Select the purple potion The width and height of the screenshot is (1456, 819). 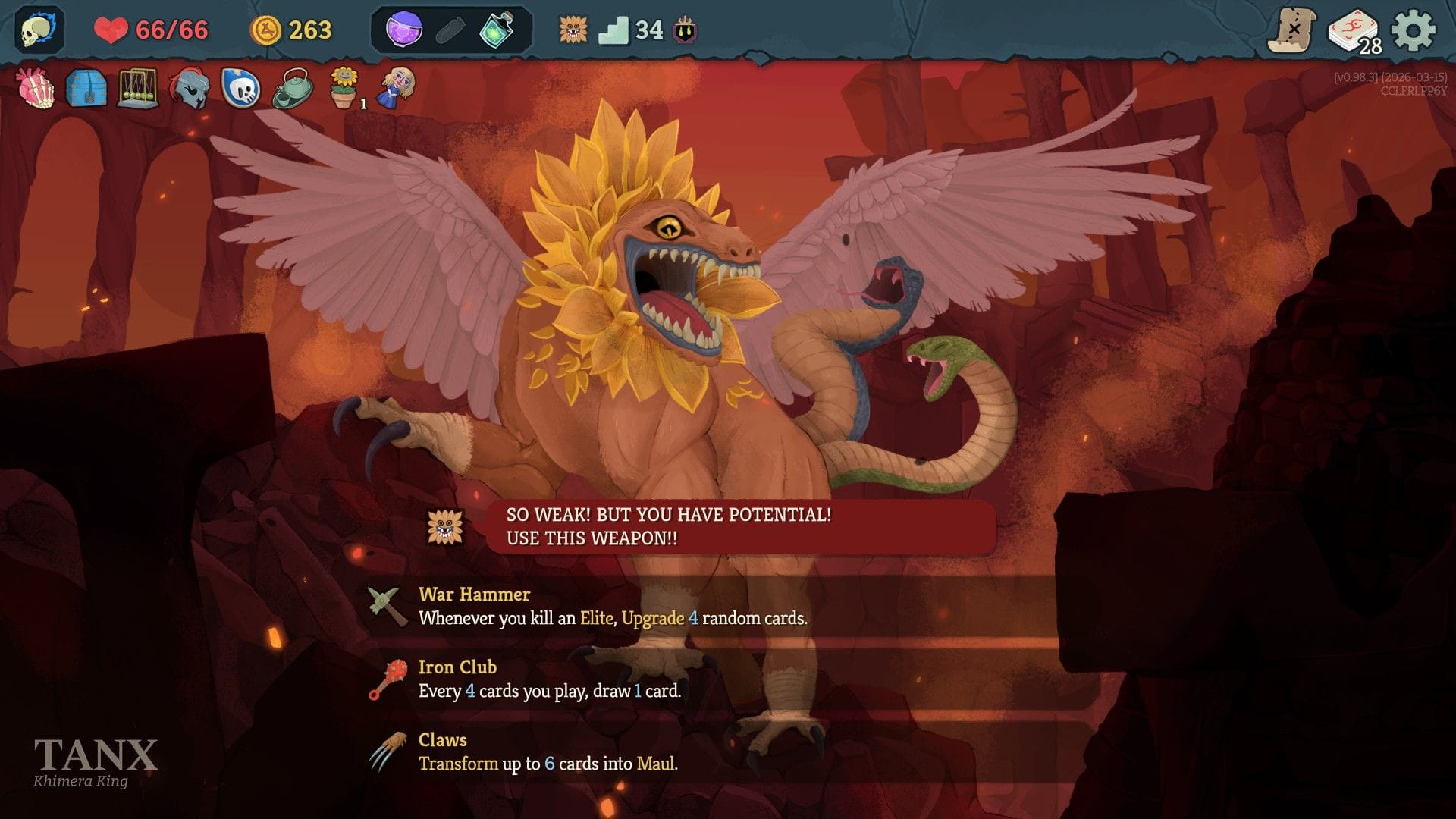tap(404, 30)
